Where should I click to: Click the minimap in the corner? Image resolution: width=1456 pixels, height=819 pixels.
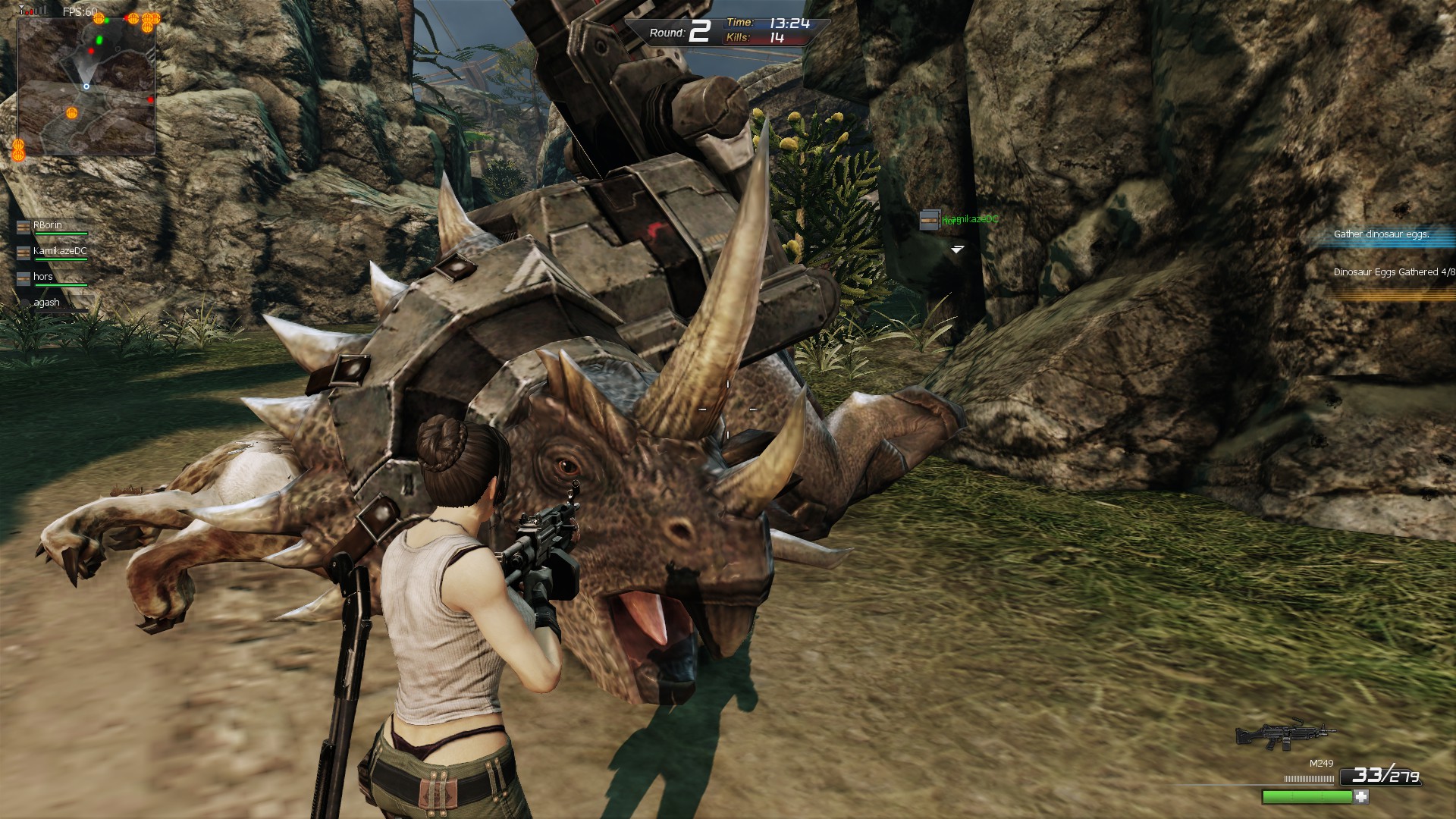point(86,86)
